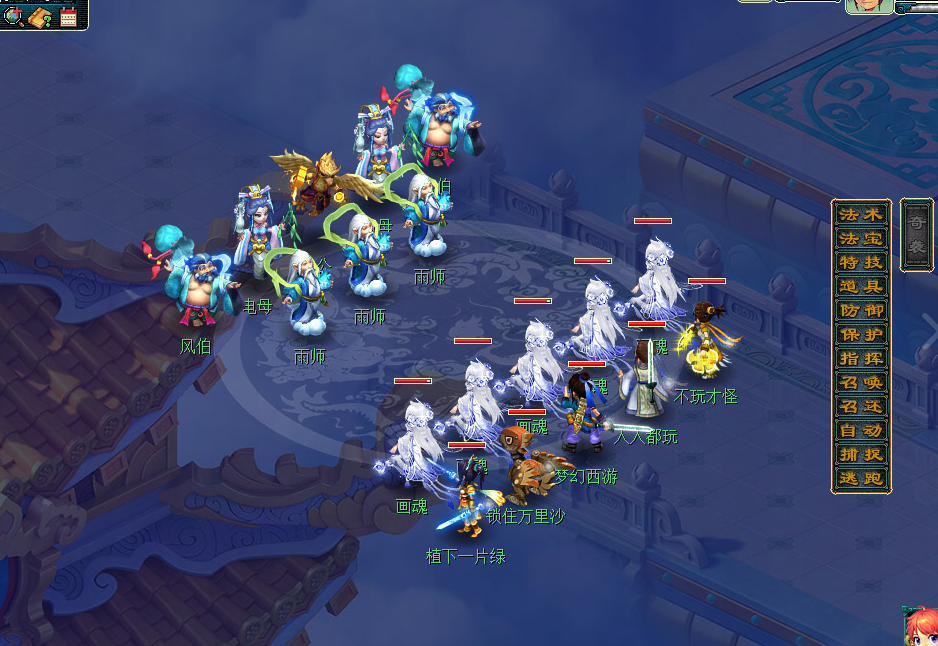Open the world map magnifier icon
Viewport: 938px width, 646px height.
14,16
